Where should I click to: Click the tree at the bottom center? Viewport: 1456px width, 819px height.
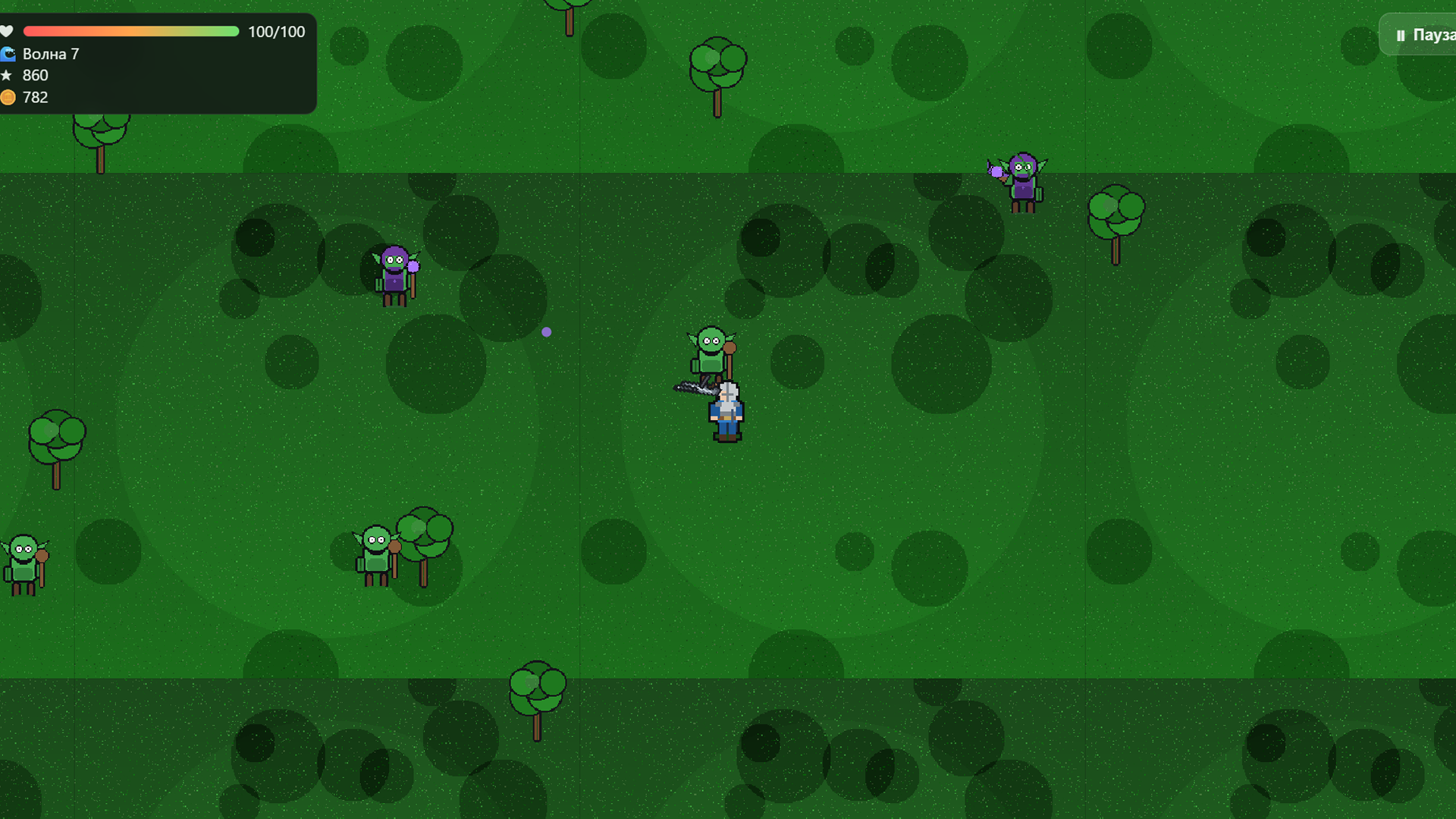coord(537,686)
